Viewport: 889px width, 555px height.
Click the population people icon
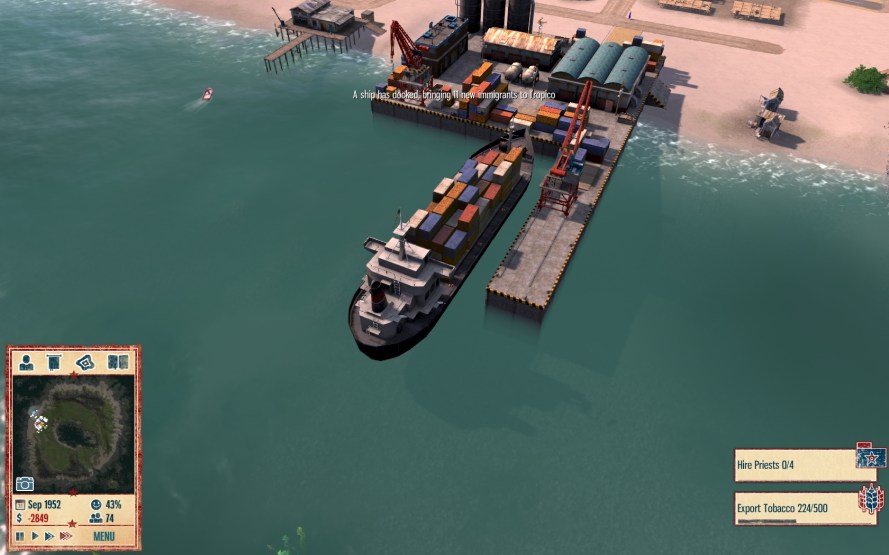96,519
